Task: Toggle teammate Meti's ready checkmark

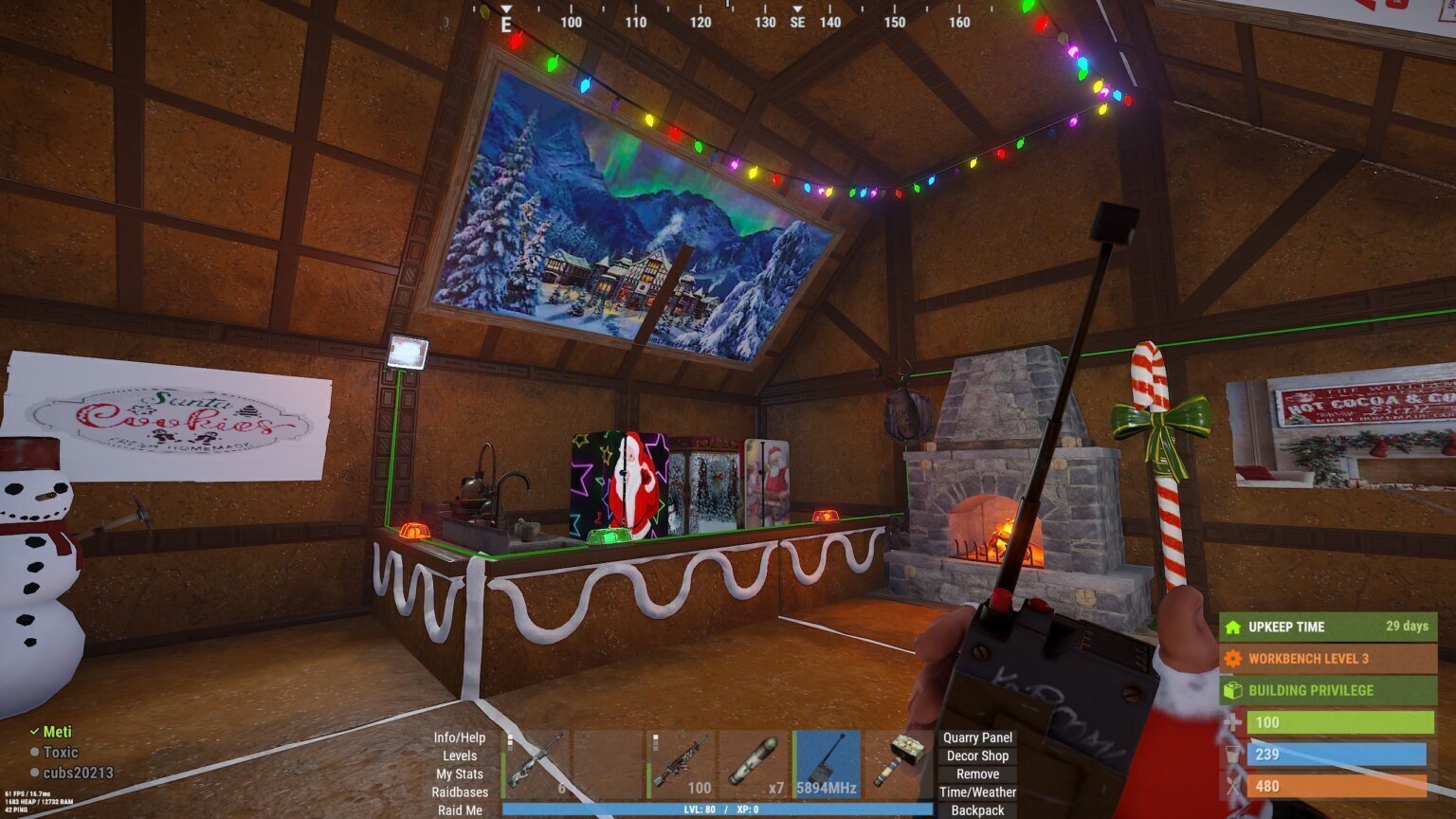Action: [x=35, y=732]
